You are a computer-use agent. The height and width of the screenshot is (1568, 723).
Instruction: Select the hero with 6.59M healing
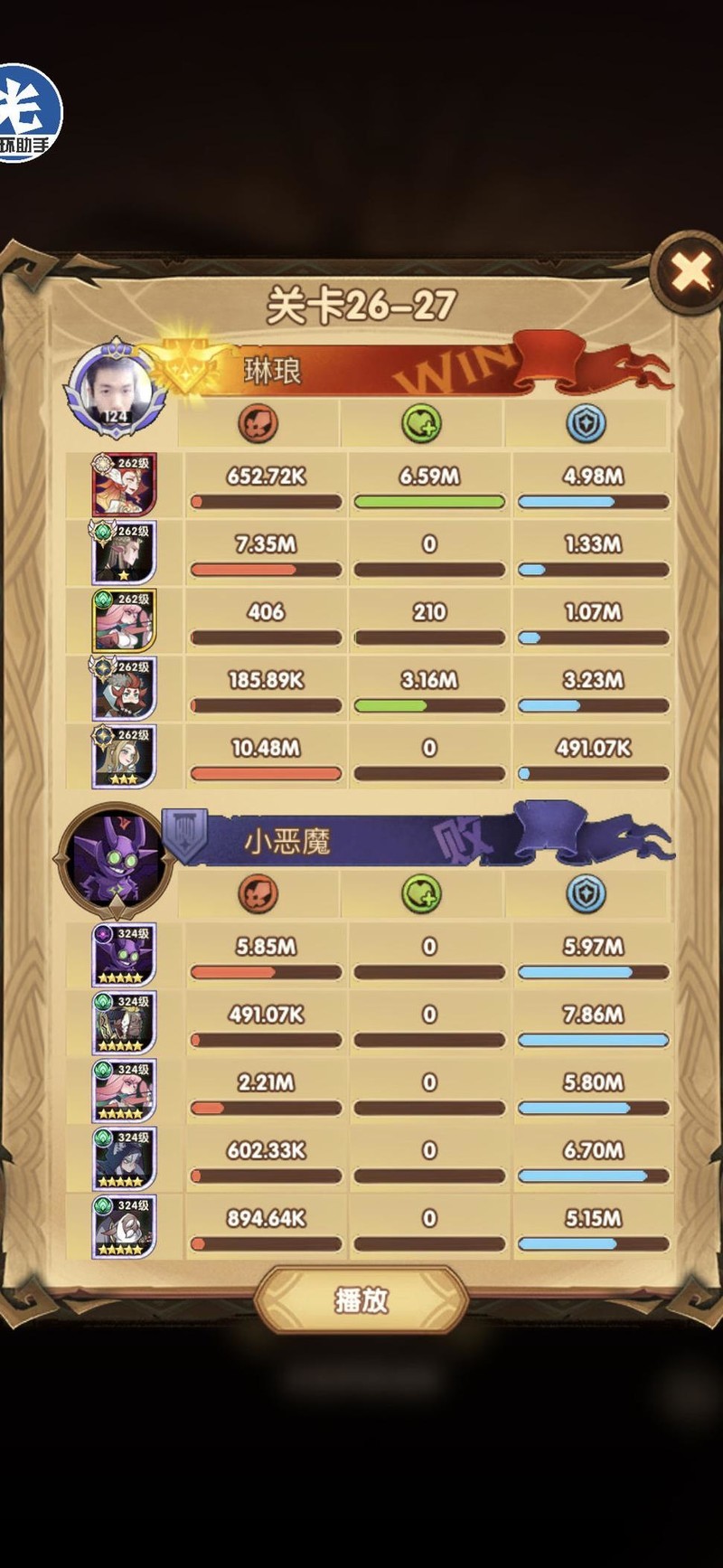[125, 485]
